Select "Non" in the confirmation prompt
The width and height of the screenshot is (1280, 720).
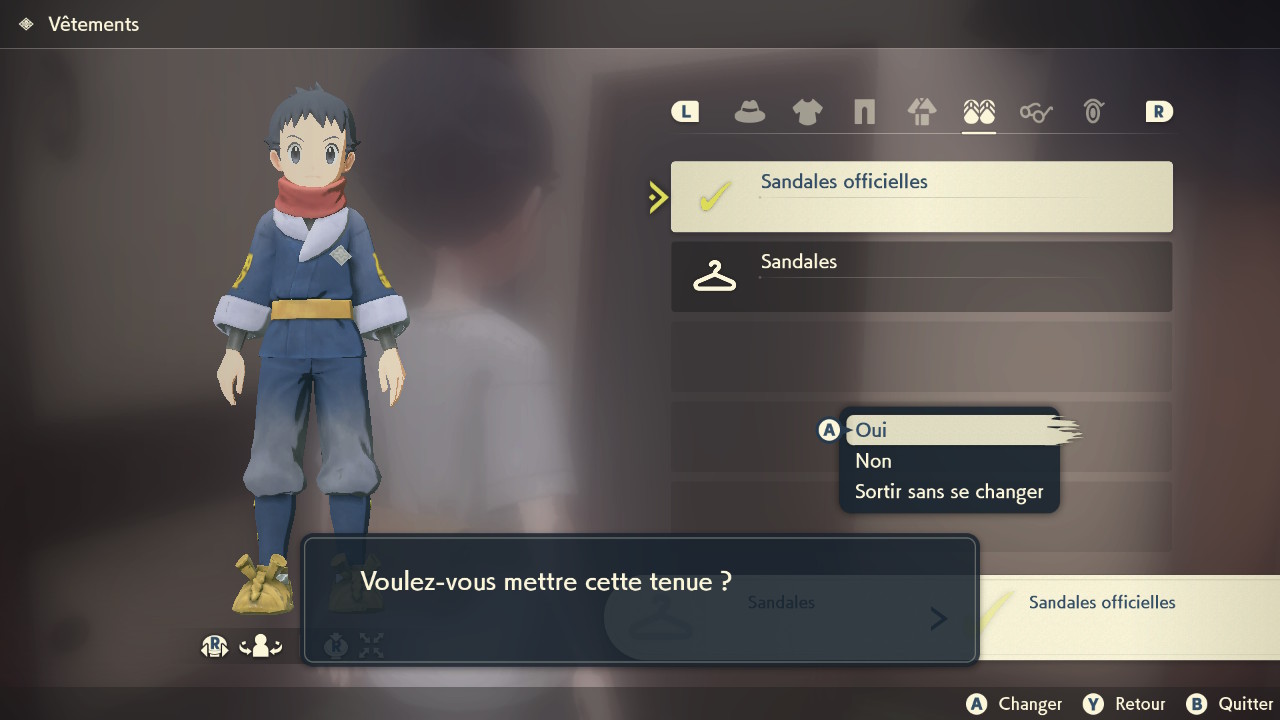873,461
